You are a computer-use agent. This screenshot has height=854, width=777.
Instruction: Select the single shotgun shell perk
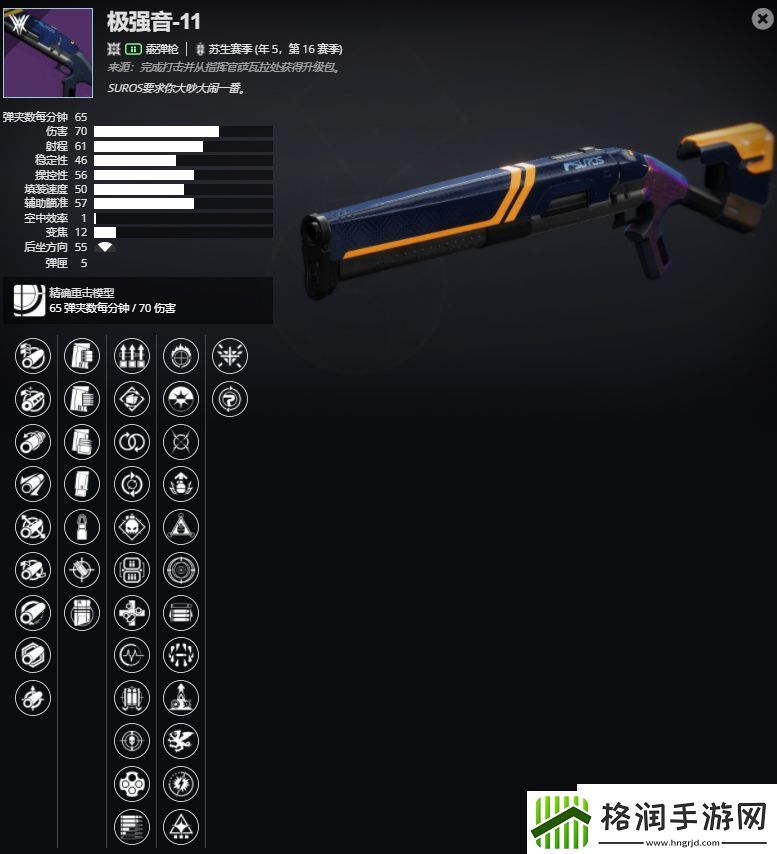pyautogui.click(x=82, y=527)
